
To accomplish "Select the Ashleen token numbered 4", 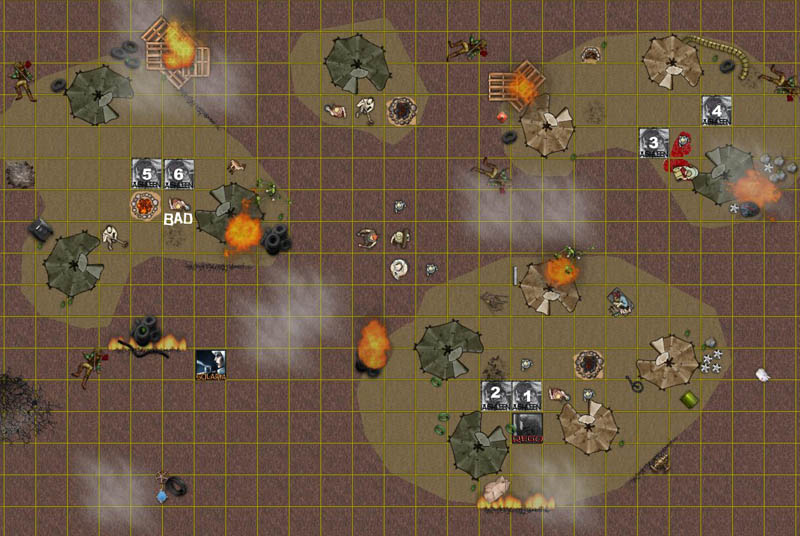I will coord(716,111).
